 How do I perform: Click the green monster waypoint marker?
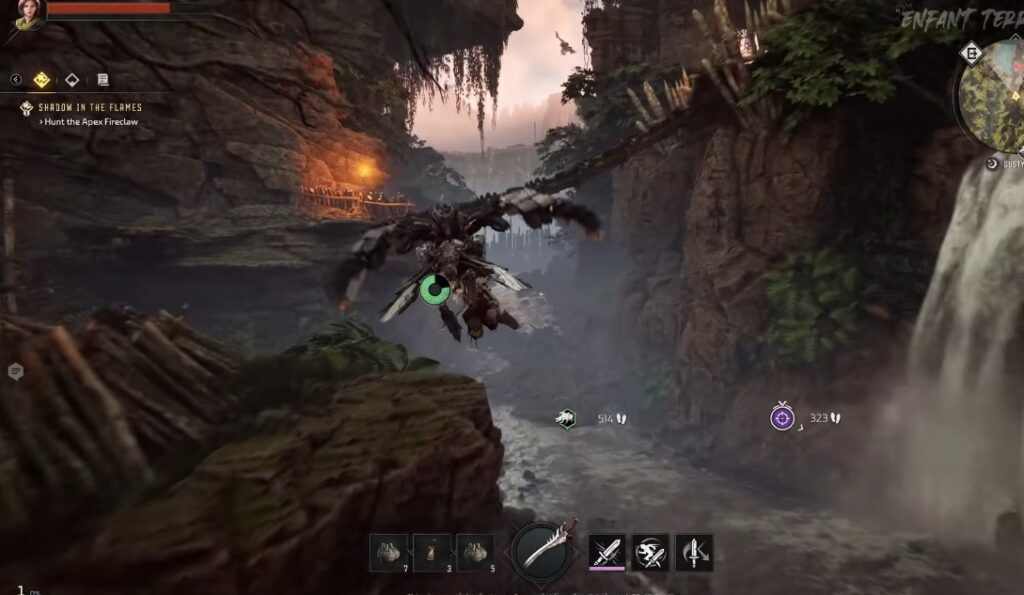coord(567,418)
